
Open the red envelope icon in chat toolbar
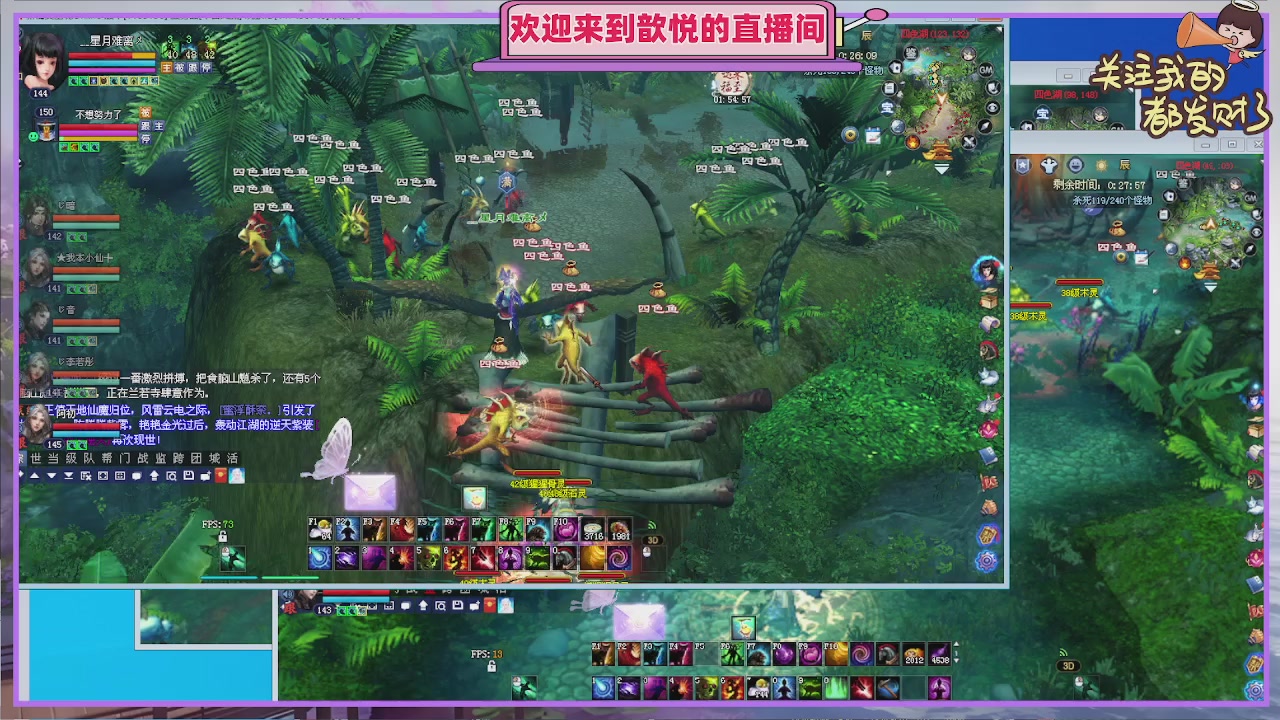coord(221,475)
